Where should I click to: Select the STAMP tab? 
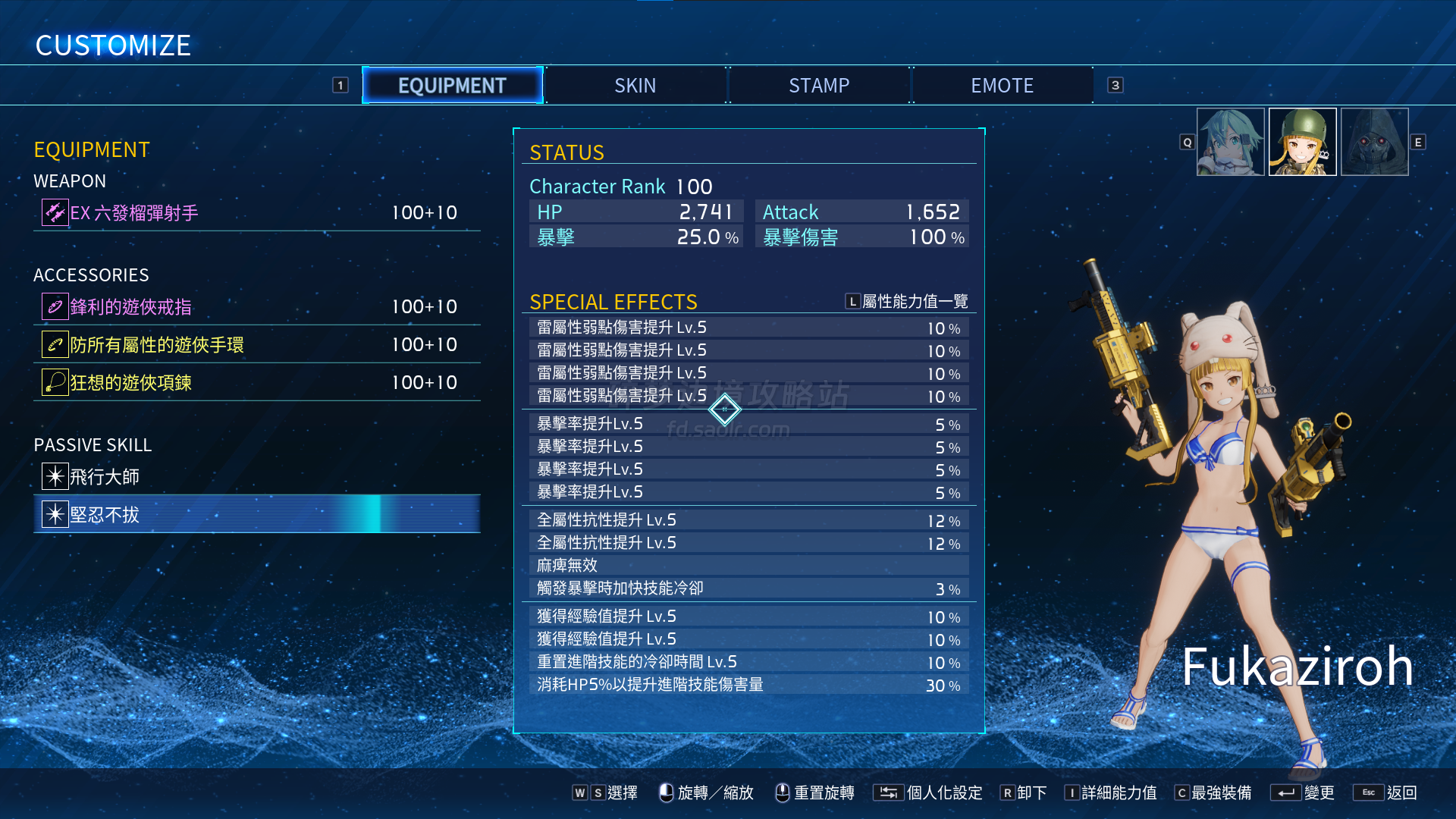click(819, 86)
